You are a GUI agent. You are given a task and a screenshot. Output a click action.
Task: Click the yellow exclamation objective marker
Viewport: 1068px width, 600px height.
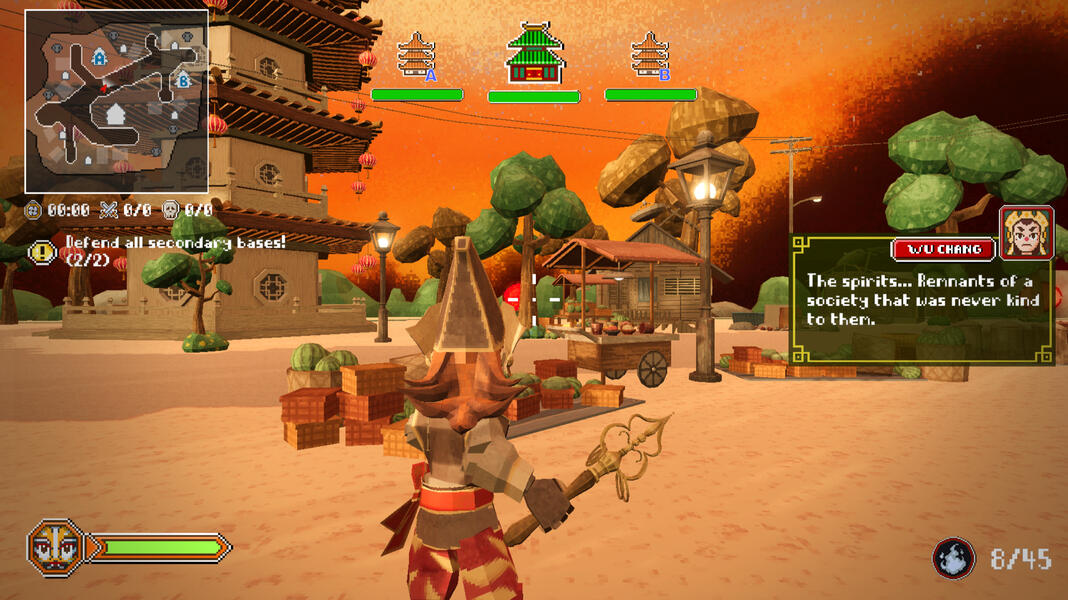(x=42, y=252)
